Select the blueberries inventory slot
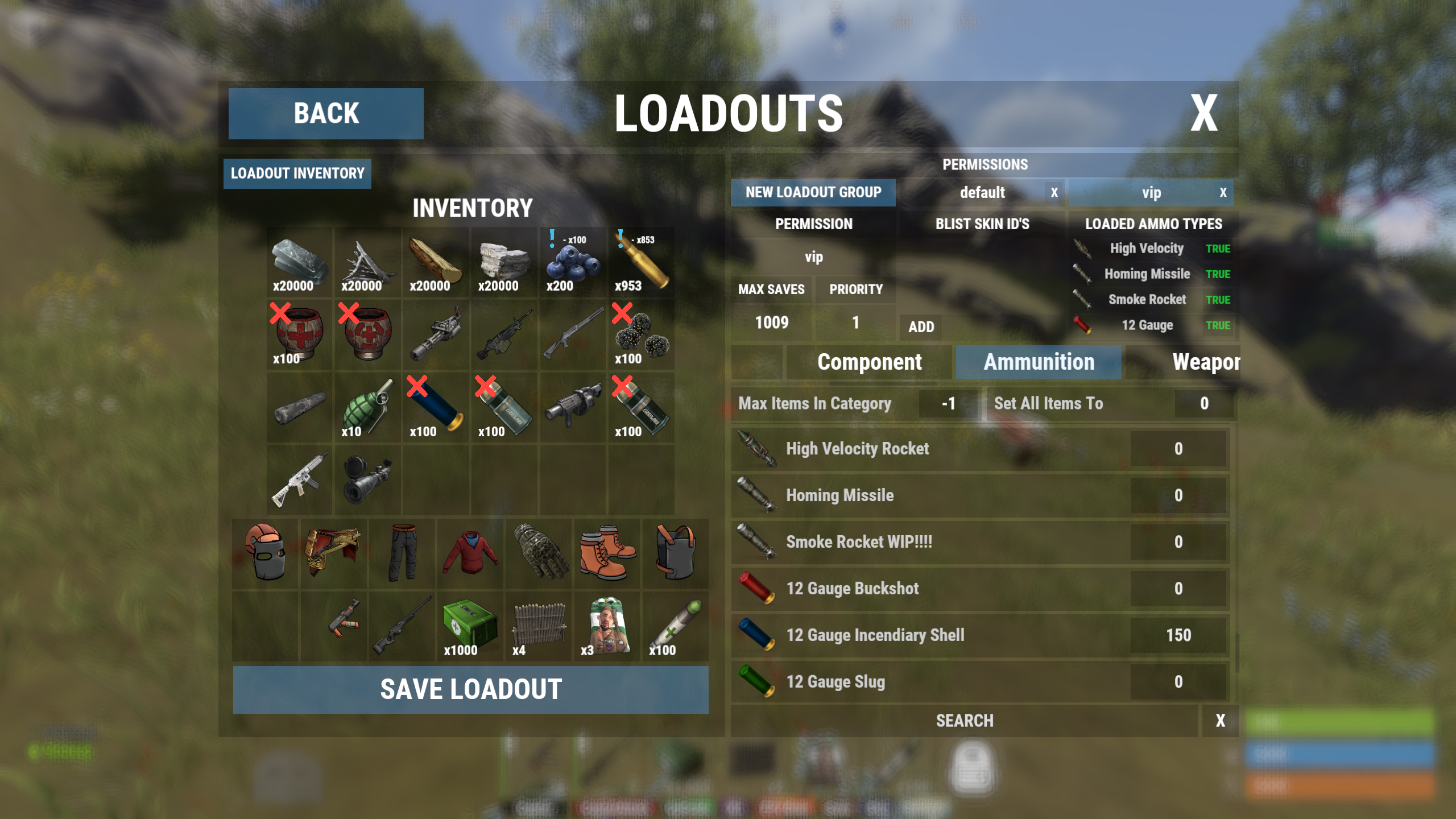1456x819 pixels. (x=572, y=262)
